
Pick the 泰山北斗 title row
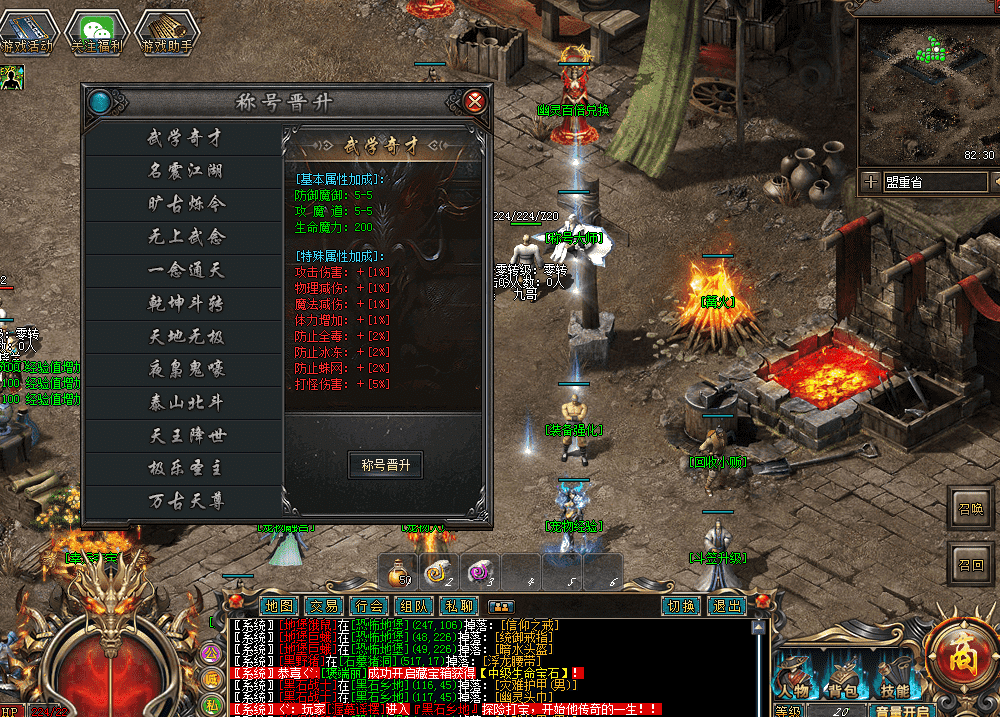click(x=186, y=402)
